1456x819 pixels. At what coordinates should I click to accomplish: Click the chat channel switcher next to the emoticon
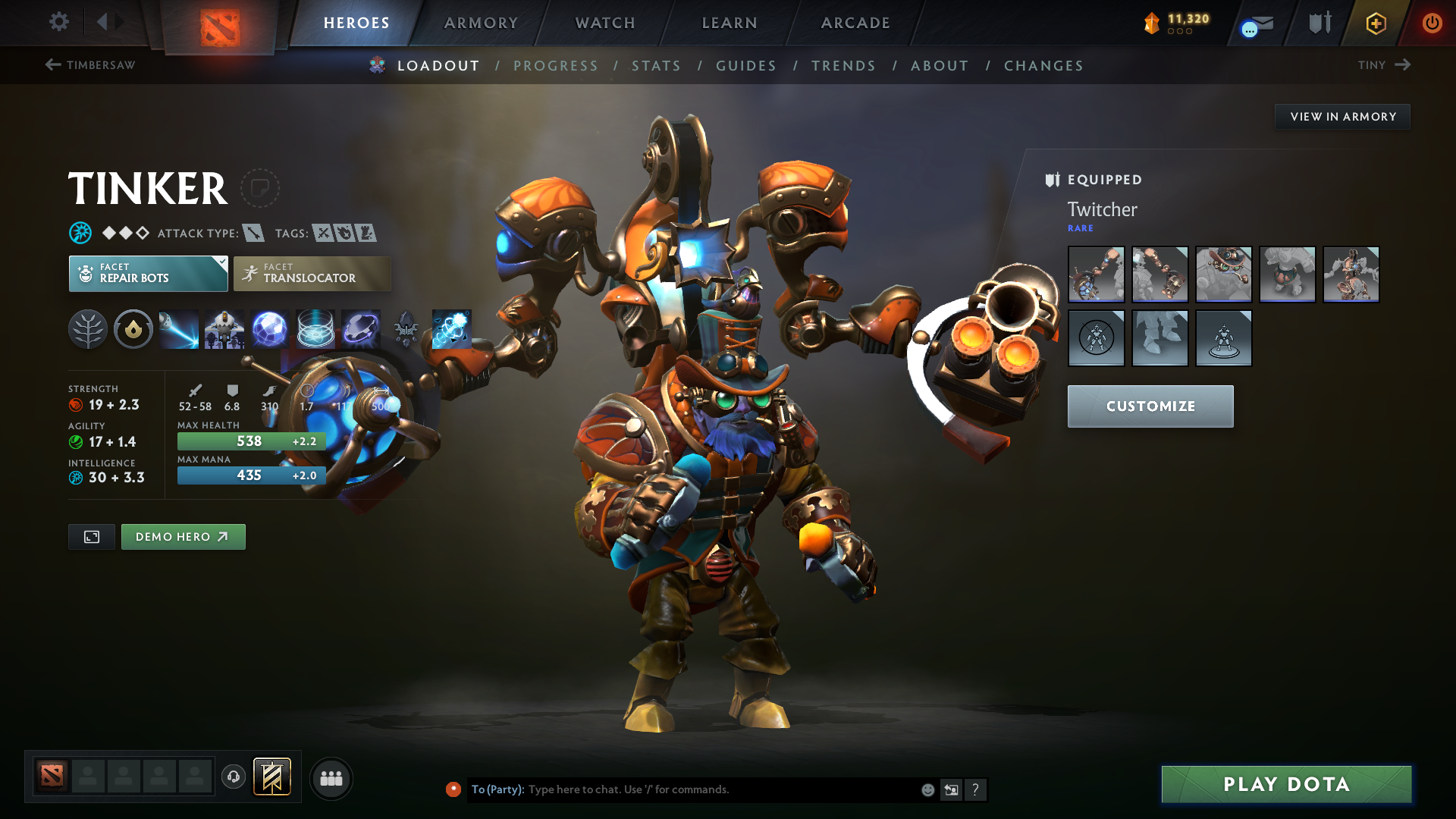coord(951,789)
